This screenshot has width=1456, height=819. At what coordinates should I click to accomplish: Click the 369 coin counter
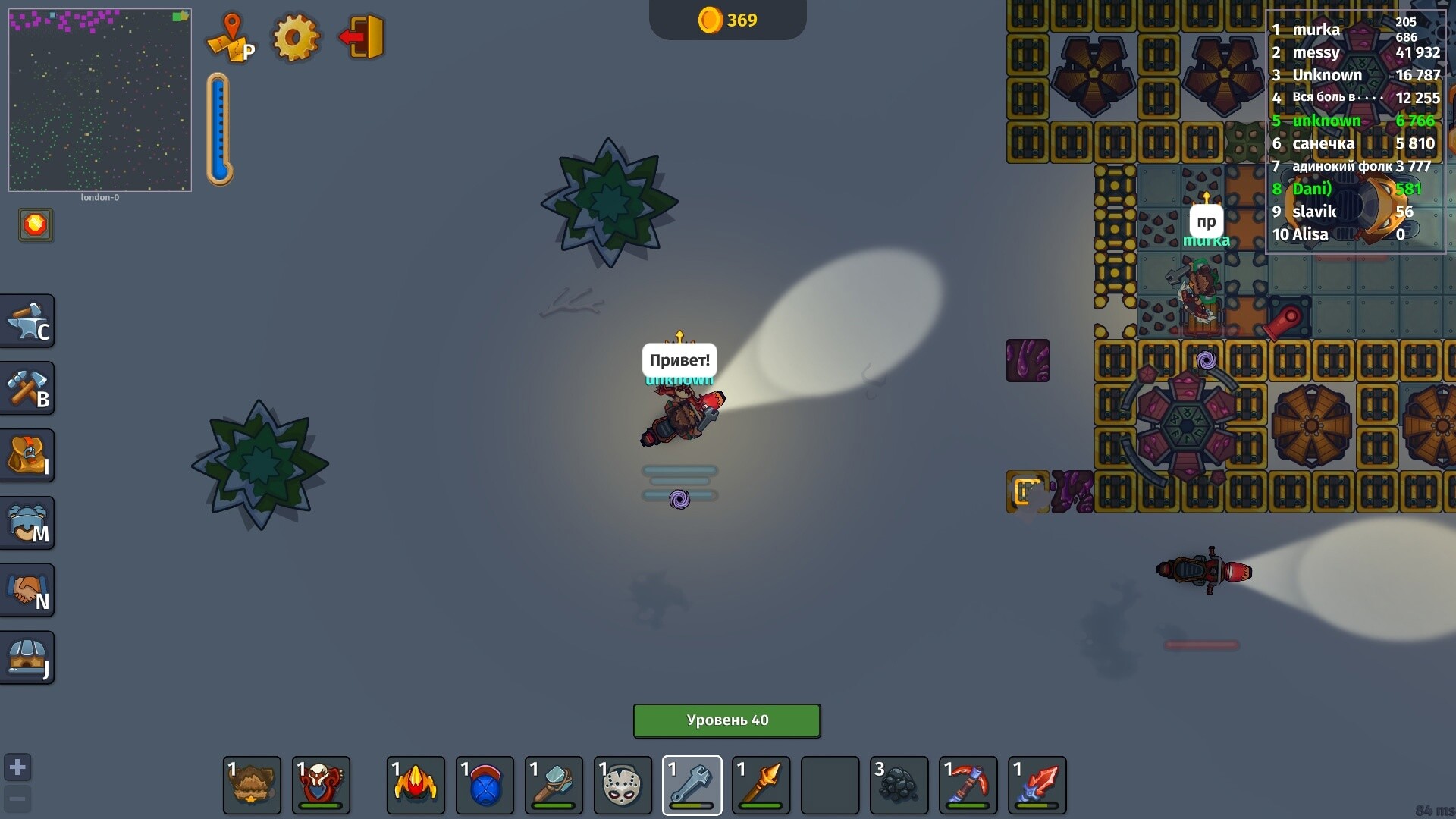(726, 20)
